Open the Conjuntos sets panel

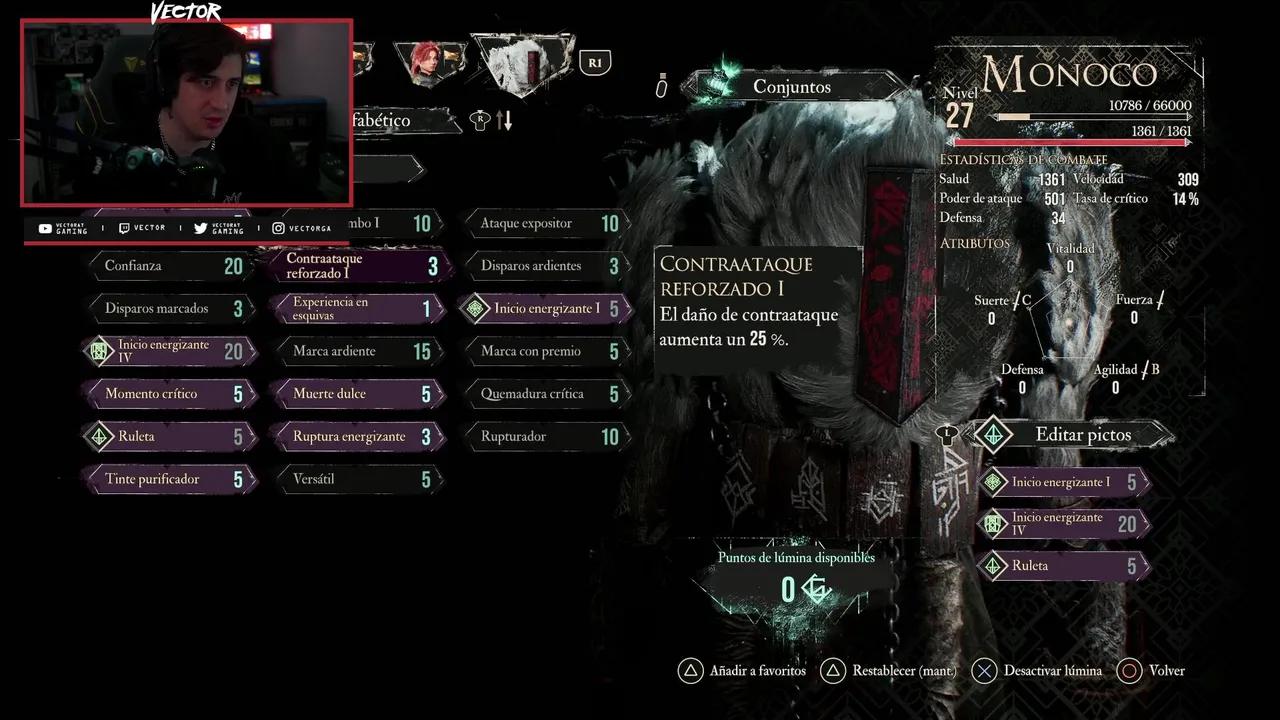[792, 87]
